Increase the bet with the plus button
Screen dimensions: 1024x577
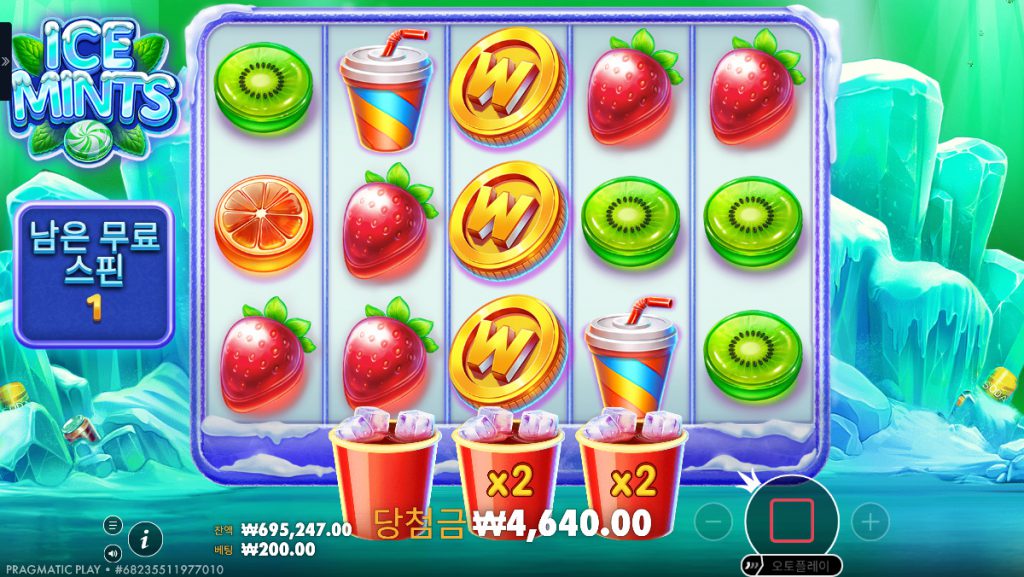pyautogui.click(x=870, y=521)
